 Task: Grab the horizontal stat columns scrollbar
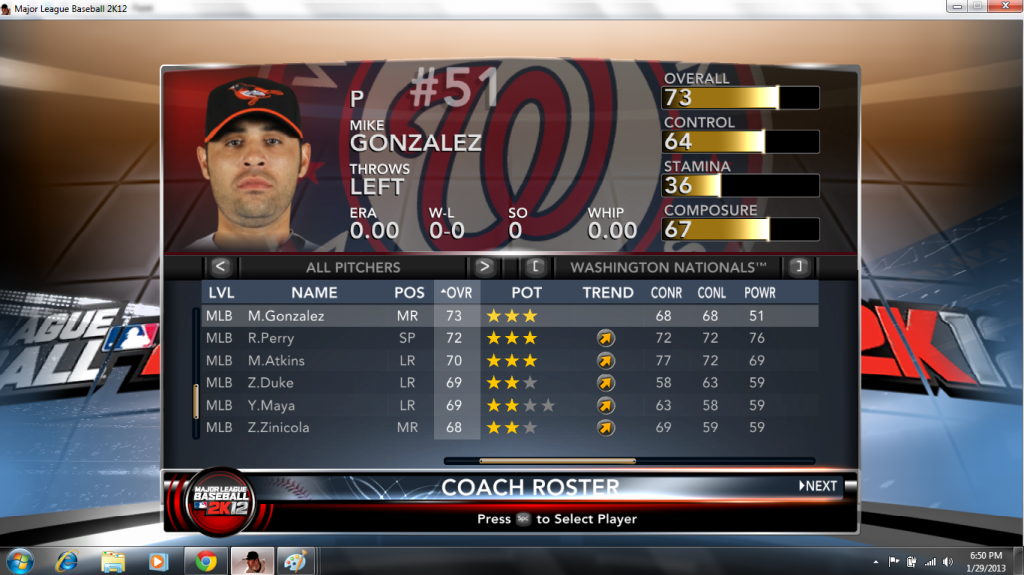click(x=557, y=461)
